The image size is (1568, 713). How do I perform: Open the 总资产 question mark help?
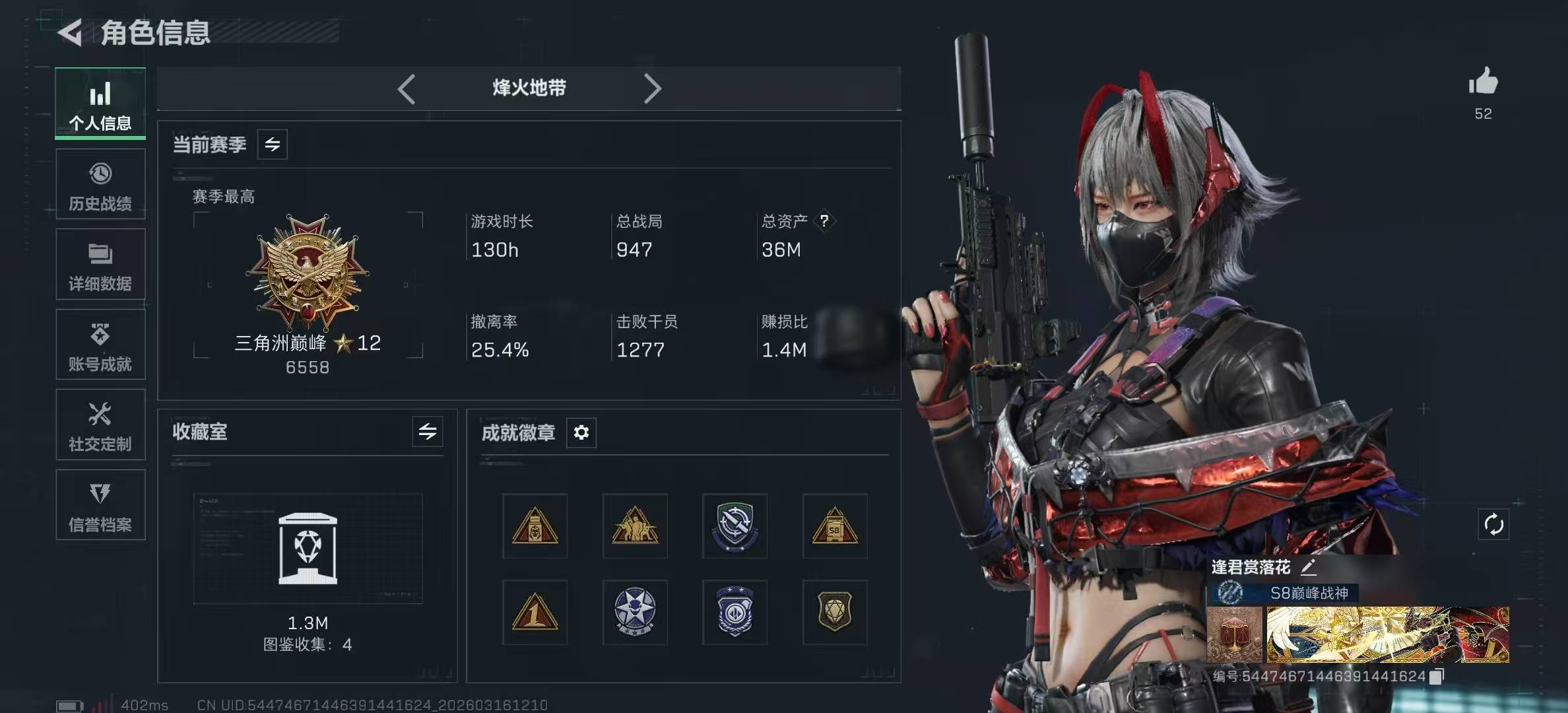point(824,221)
